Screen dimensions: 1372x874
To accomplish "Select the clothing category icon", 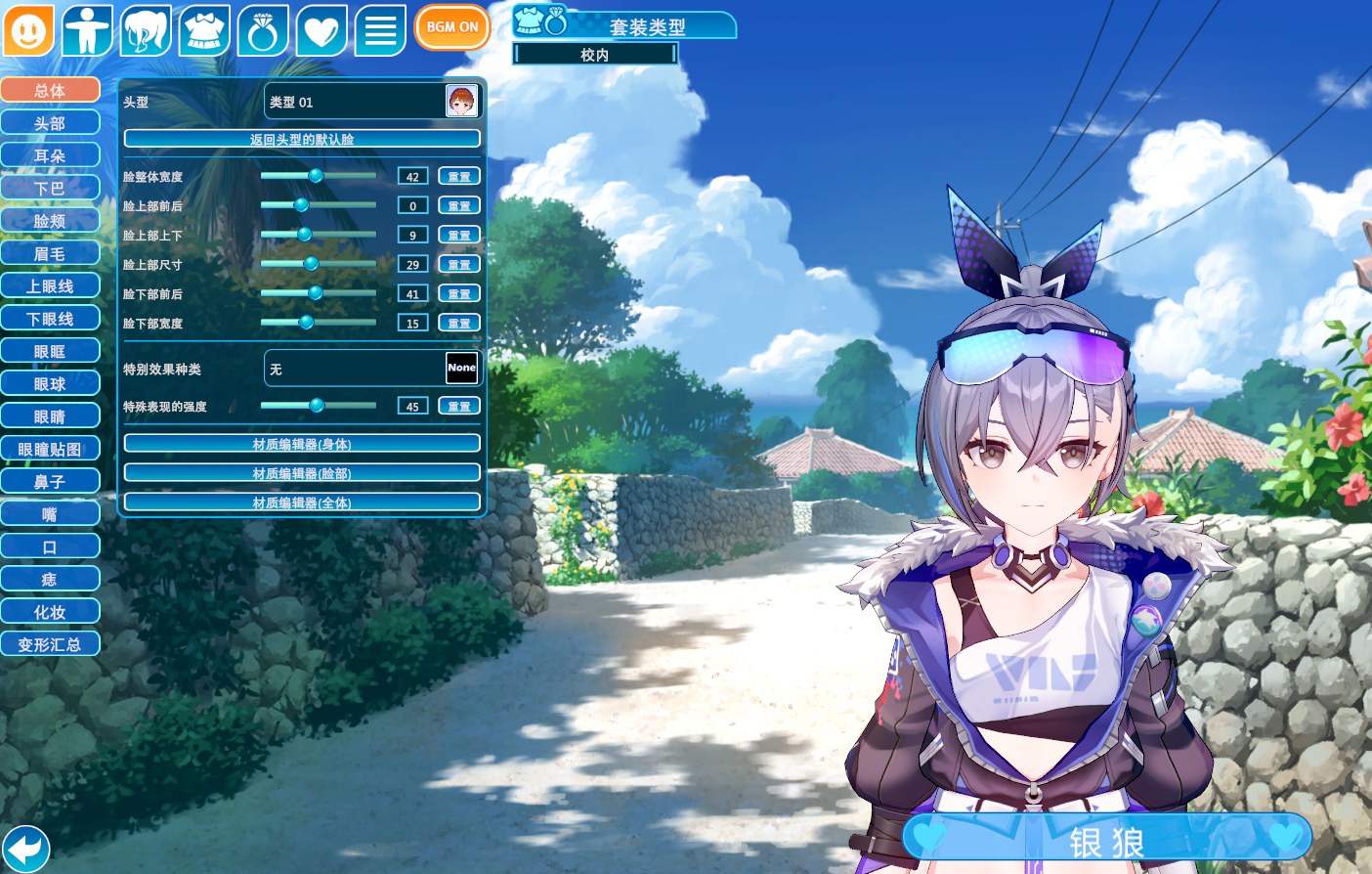I will [x=204, y=30].
